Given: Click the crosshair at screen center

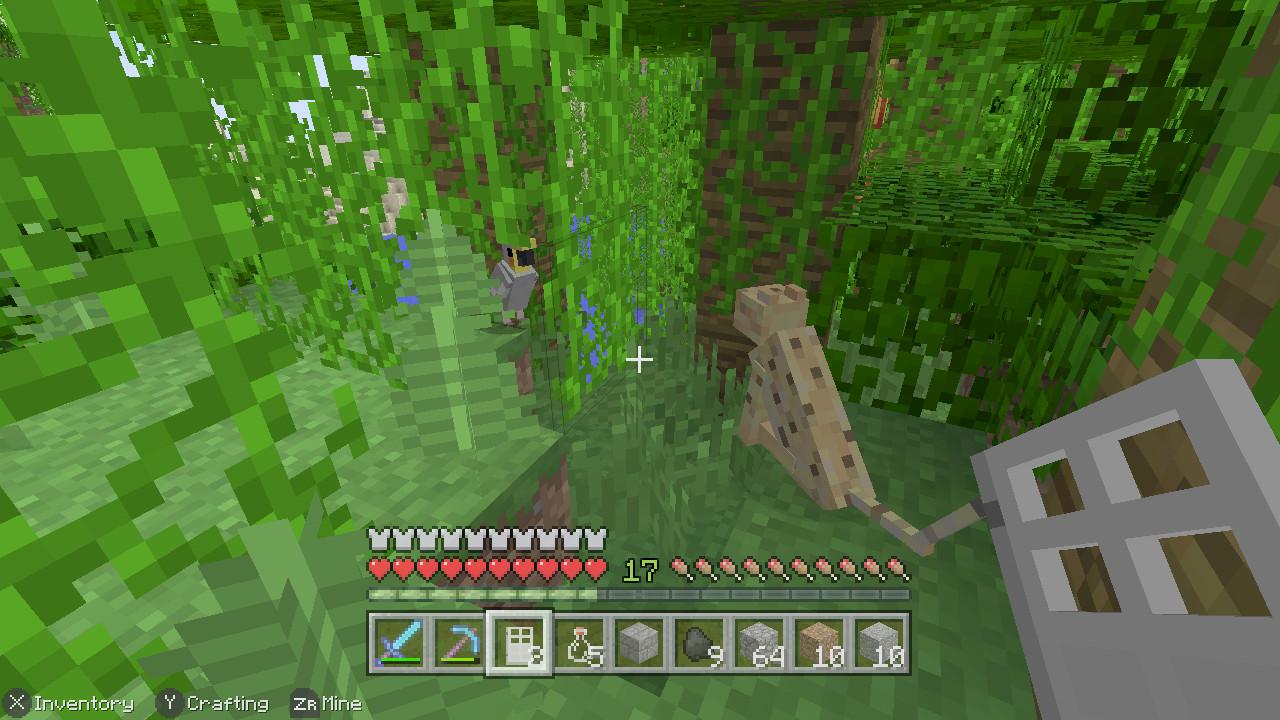Looking at the screenshot, I should point(640,358).
